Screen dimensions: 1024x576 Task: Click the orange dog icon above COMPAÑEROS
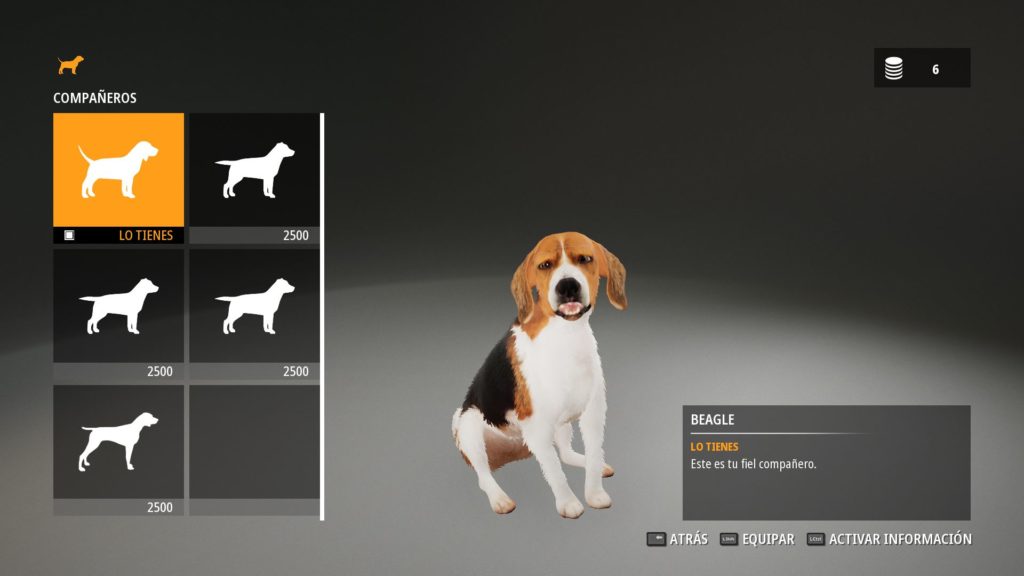pos(70,65)
